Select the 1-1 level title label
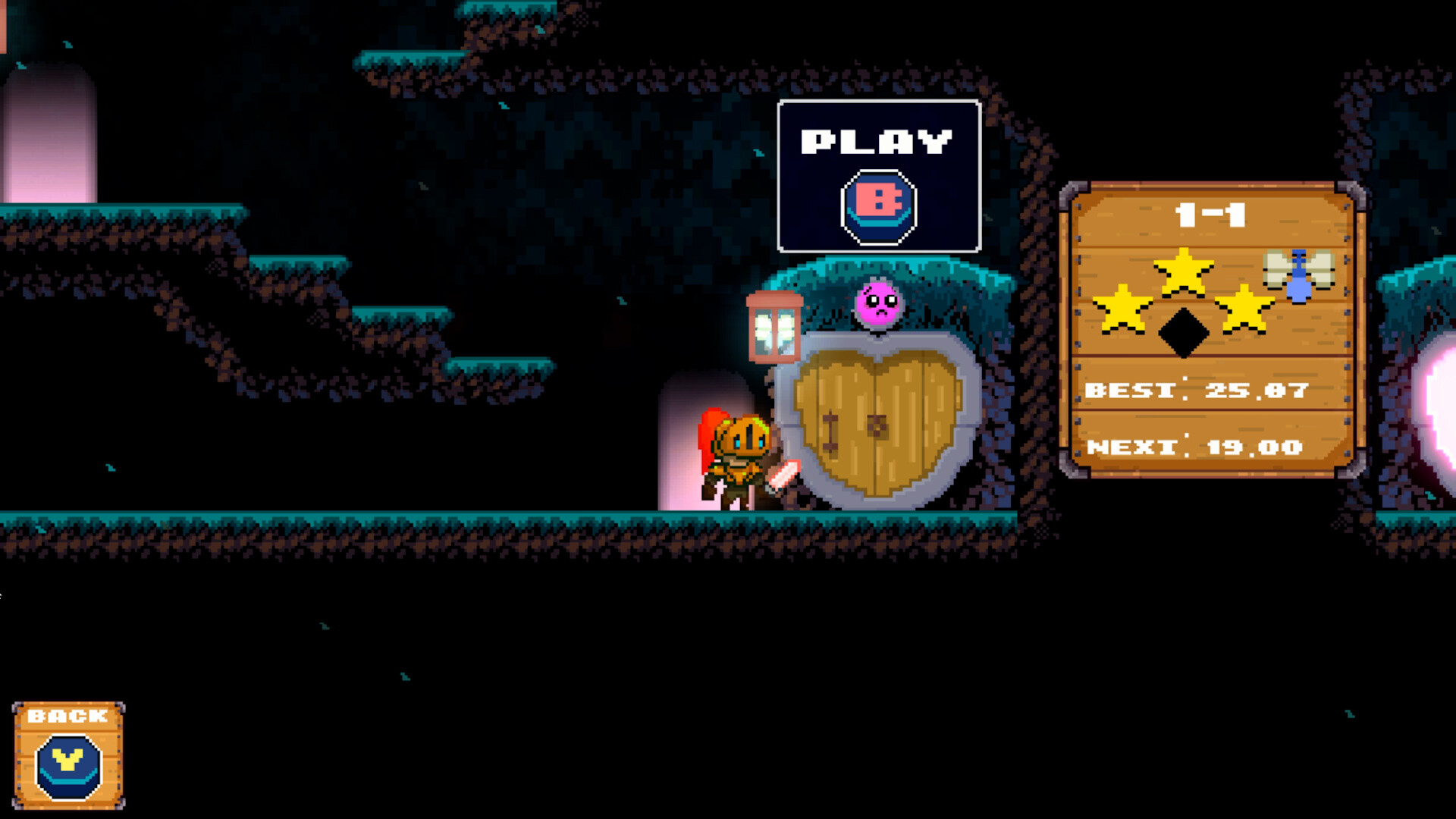1456x819 pixels. pyautogui.click(x=1210, y=216)
